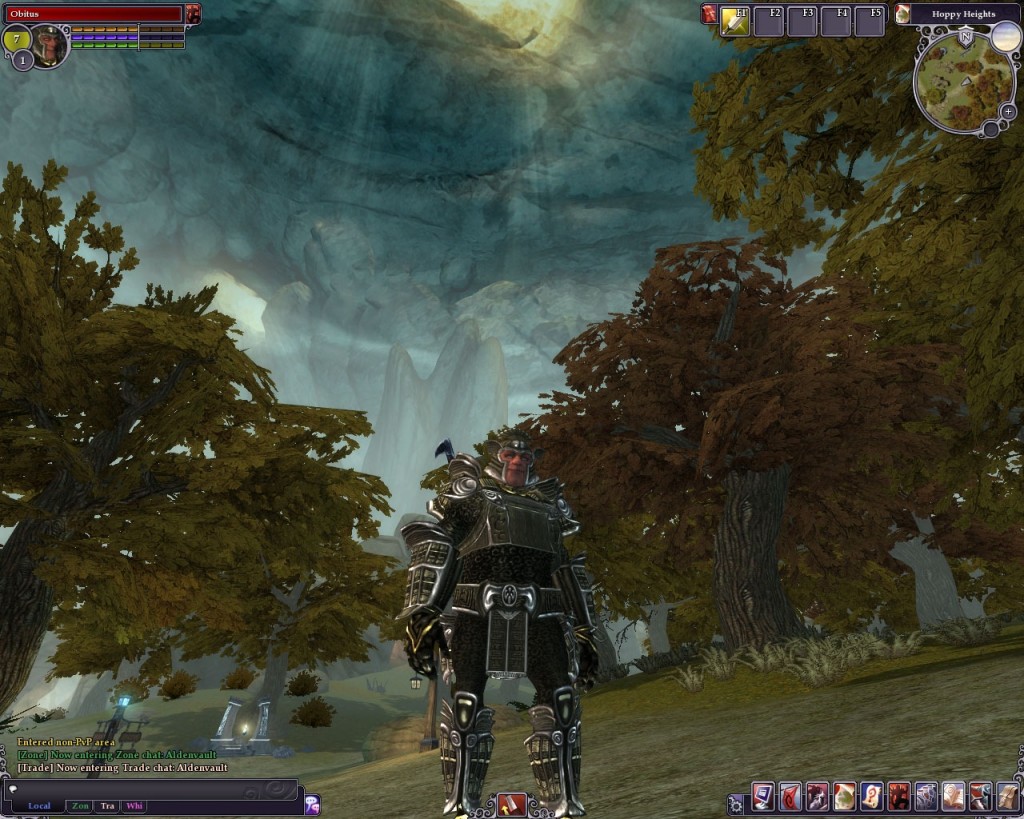The image size is (1024, 819).
Task: Open the chat bubble options button
Action: pyautogui.click(x=312, y=803)
